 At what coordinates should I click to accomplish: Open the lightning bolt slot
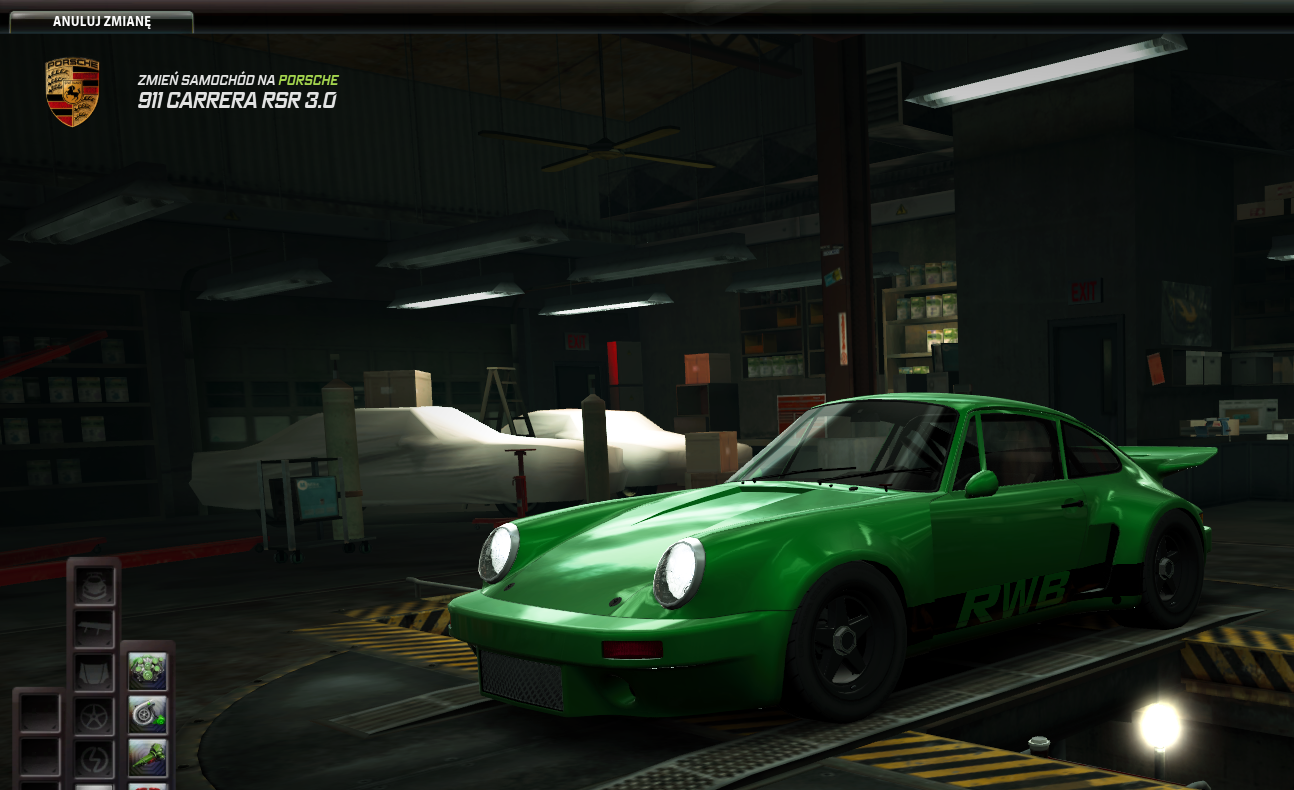pyautogui.click(x=94, y=757)
